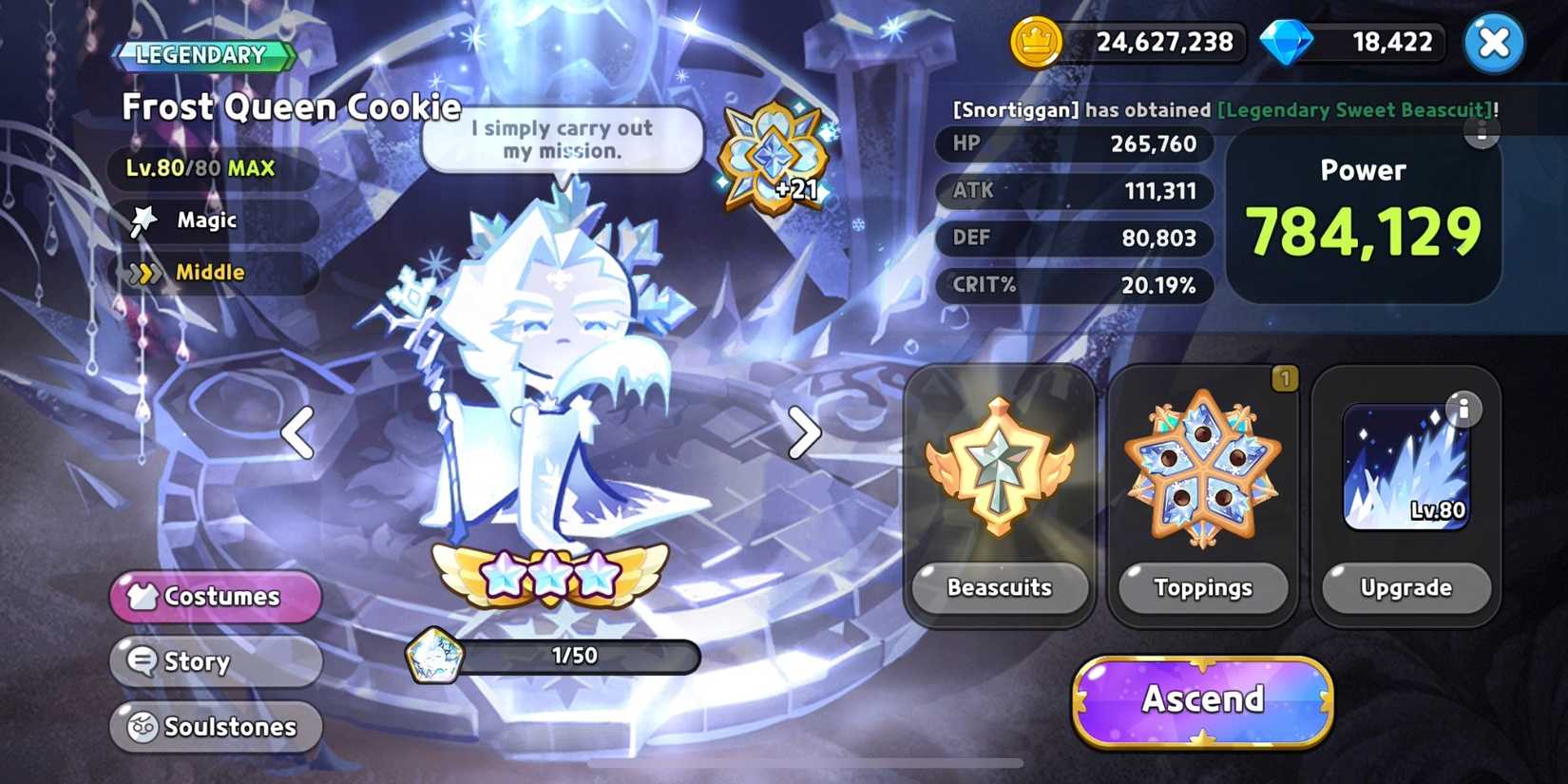
Task: Open the Soulstones screen
Action: (x=214, y=727)
